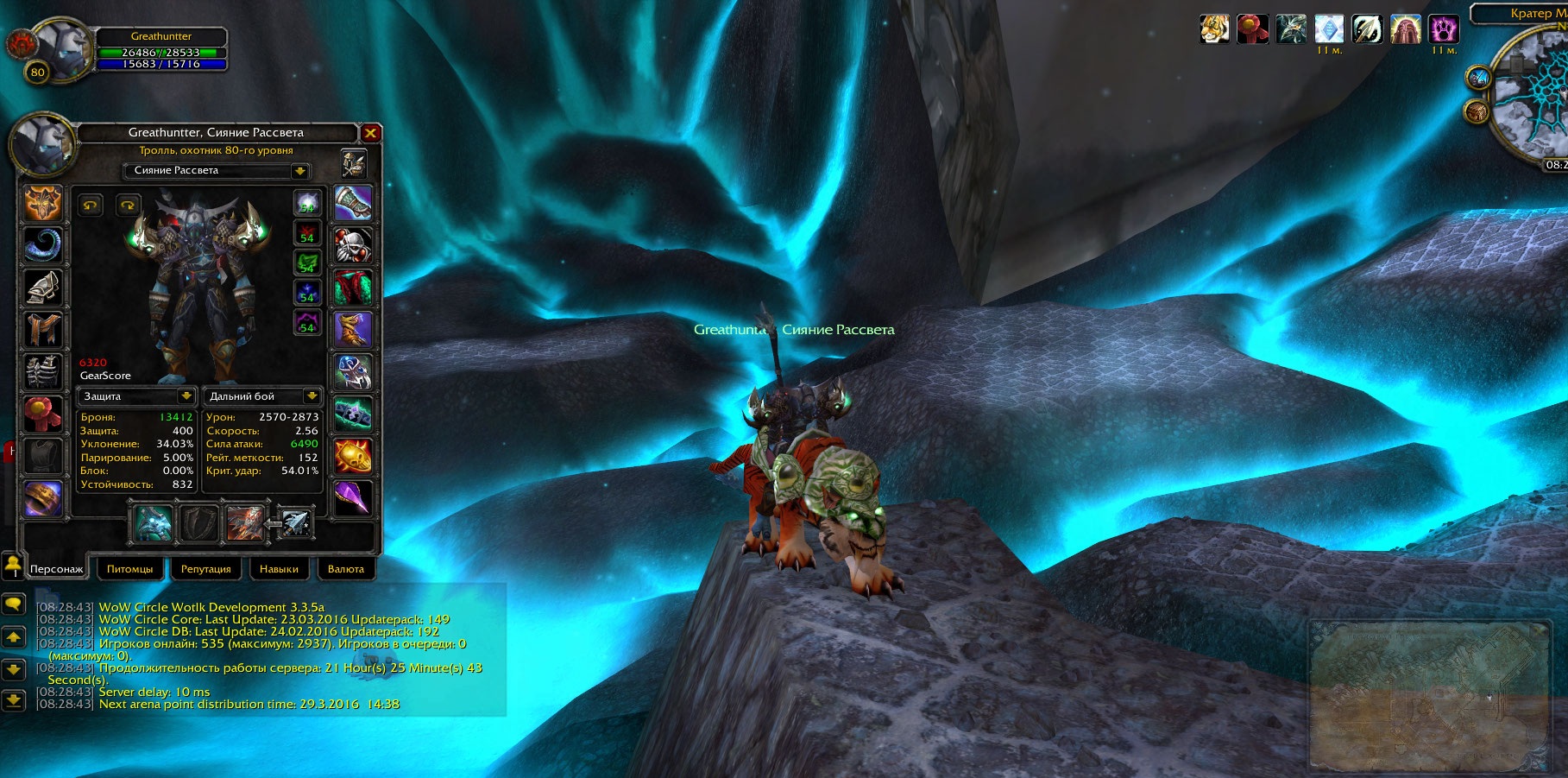Image resolution: width=1568 pixels, height=778 pixels.
Task: Select the purple crystal shard trinket slot
Action: tap(353, 498)
